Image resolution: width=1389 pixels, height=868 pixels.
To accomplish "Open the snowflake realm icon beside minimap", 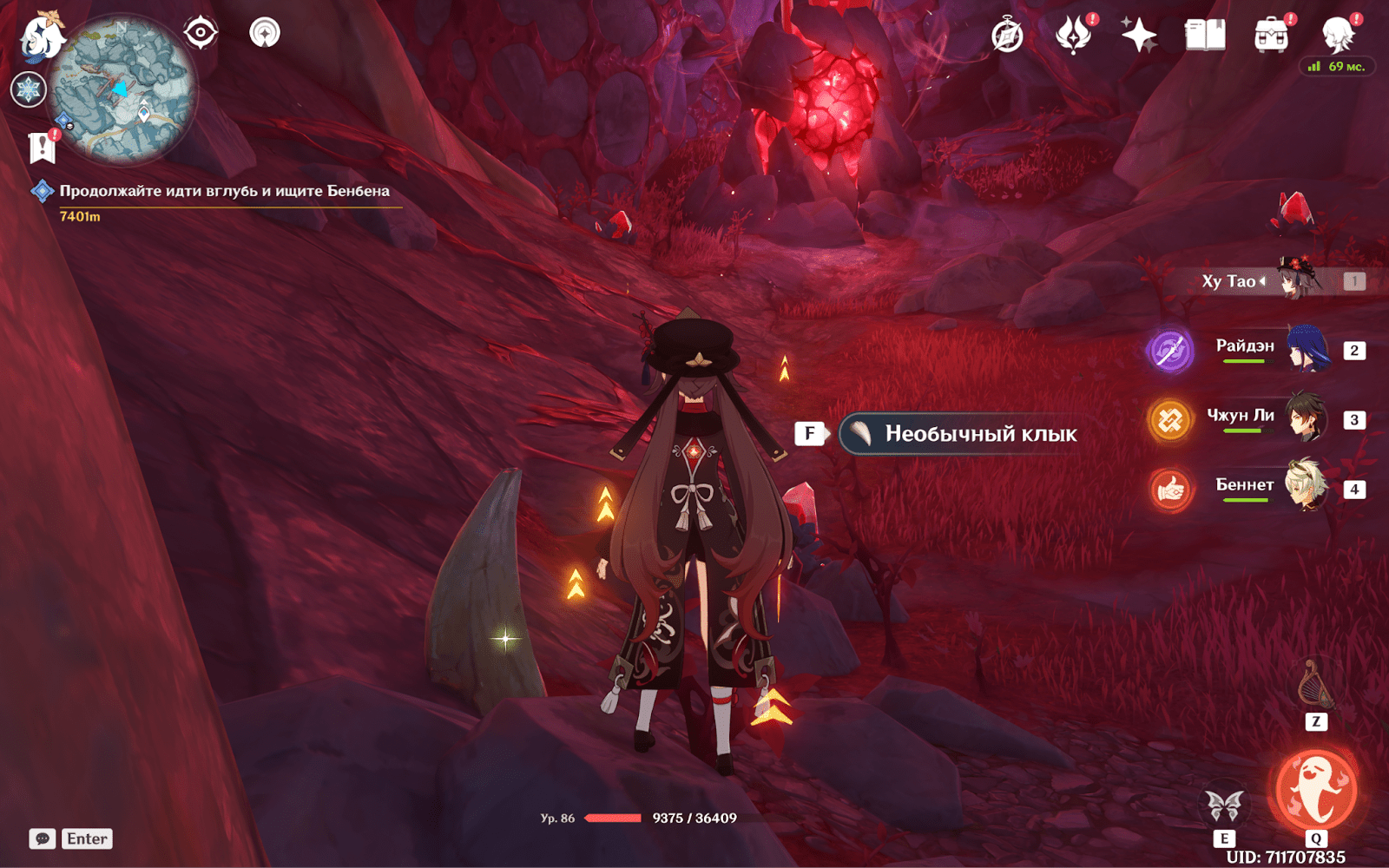I will pyautogui.click(x=28, y=89).
